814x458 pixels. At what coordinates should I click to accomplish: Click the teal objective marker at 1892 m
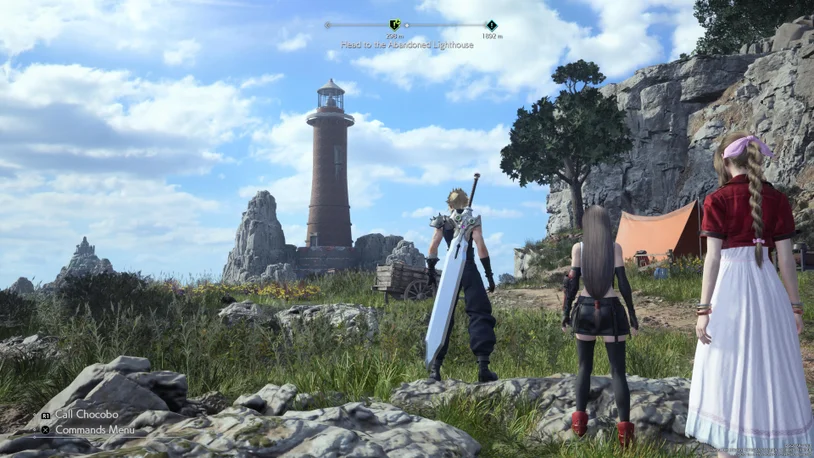tap(491, 25)
